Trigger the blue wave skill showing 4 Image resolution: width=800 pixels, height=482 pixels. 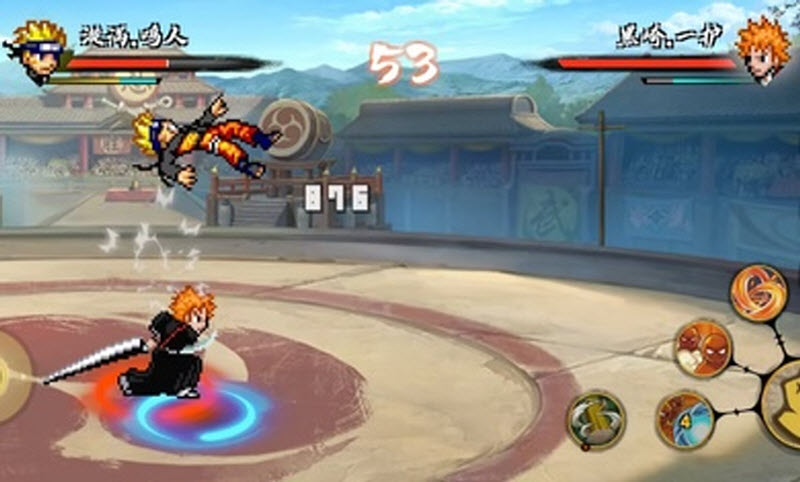685,419
